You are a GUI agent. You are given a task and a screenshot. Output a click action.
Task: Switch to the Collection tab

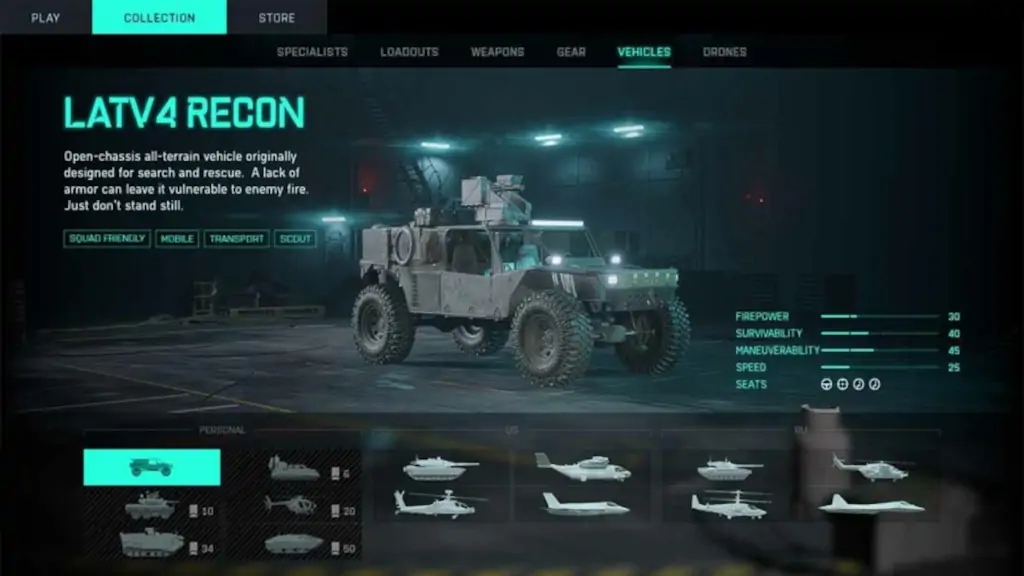point(159,17)
